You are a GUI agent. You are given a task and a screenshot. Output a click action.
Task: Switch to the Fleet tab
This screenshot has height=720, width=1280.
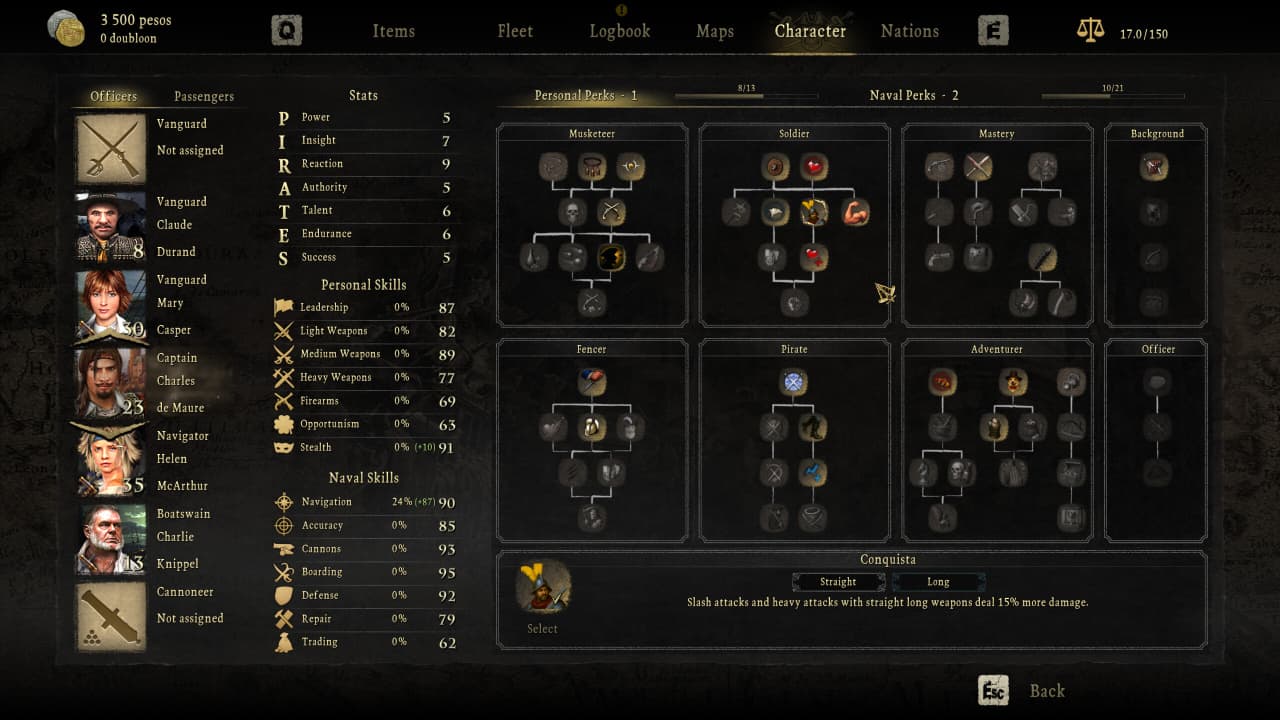point(515,31)
